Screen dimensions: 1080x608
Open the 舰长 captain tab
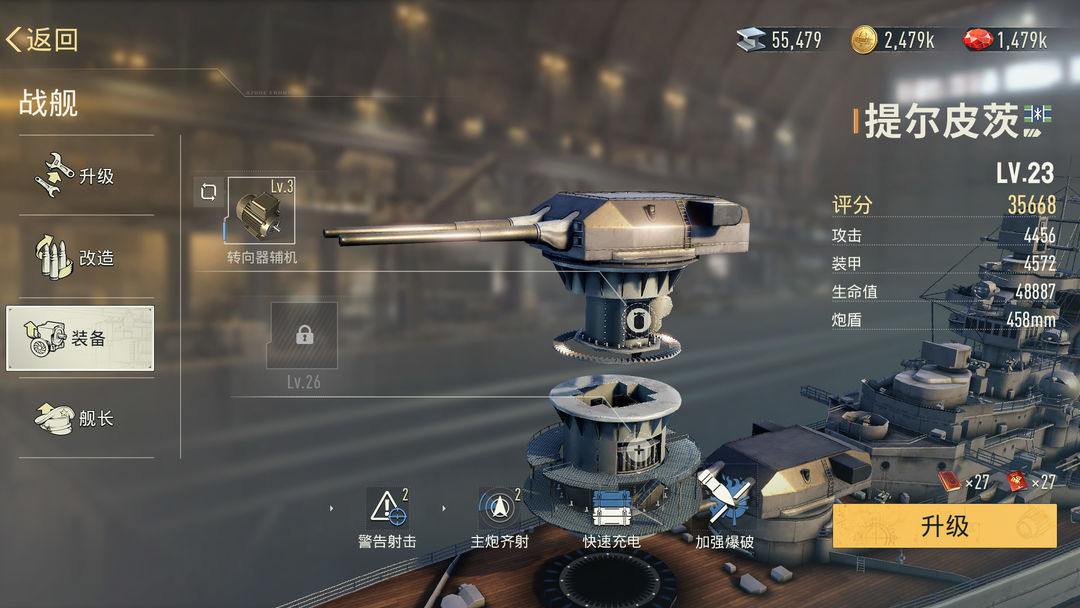tap(80, 418)
